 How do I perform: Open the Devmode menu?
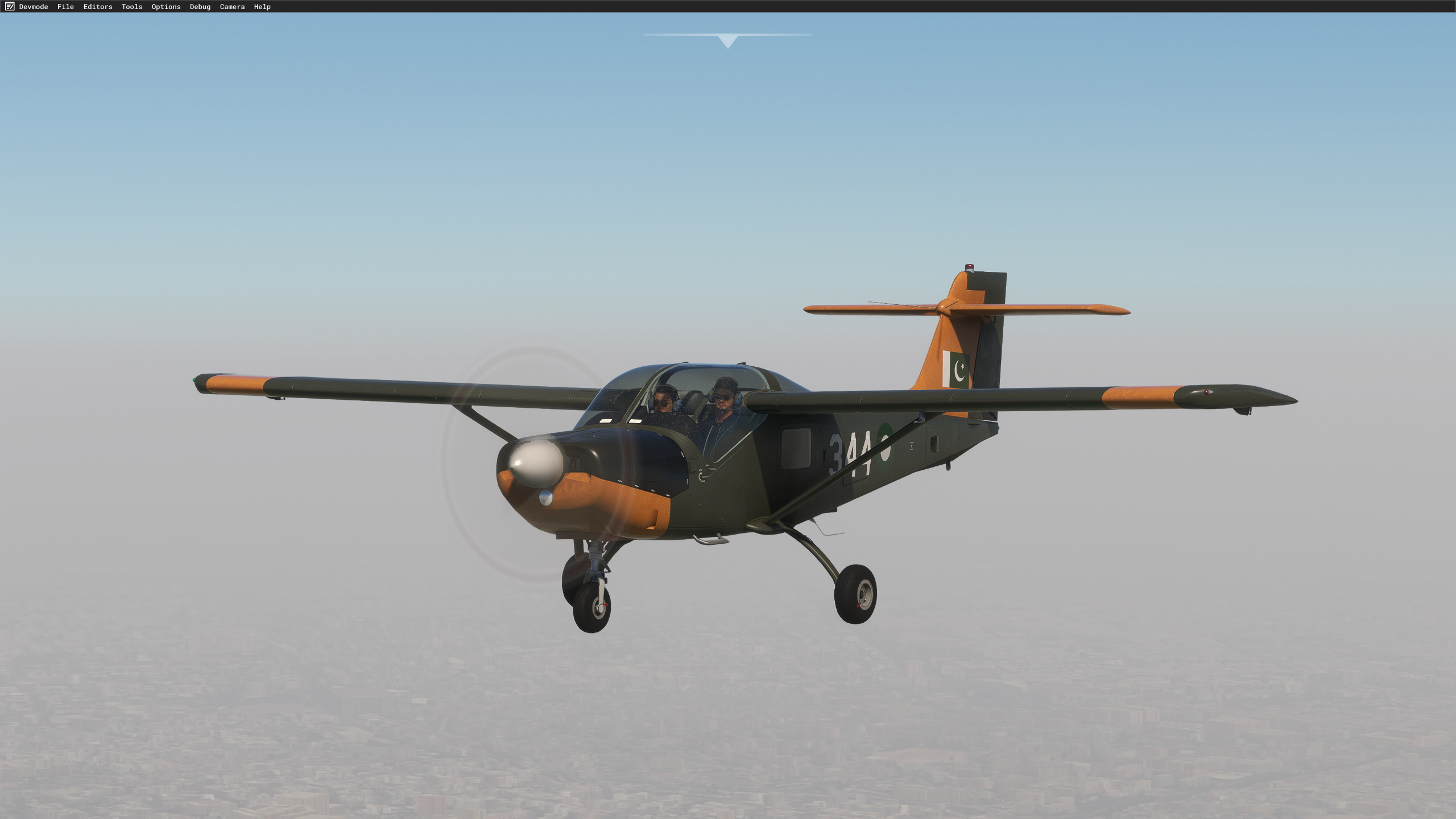click(34, 7)
